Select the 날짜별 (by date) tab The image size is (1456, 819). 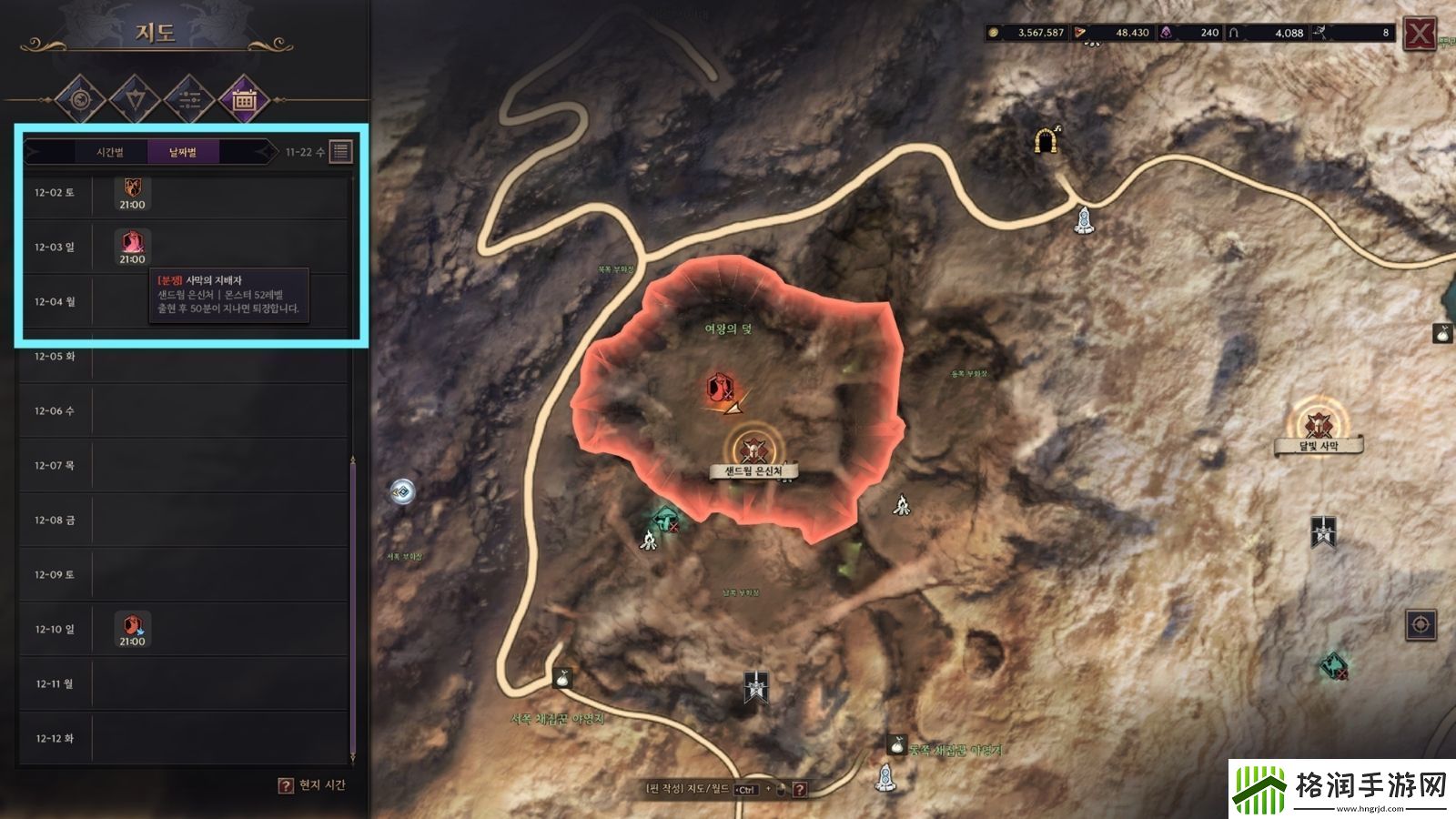point(183,152)
